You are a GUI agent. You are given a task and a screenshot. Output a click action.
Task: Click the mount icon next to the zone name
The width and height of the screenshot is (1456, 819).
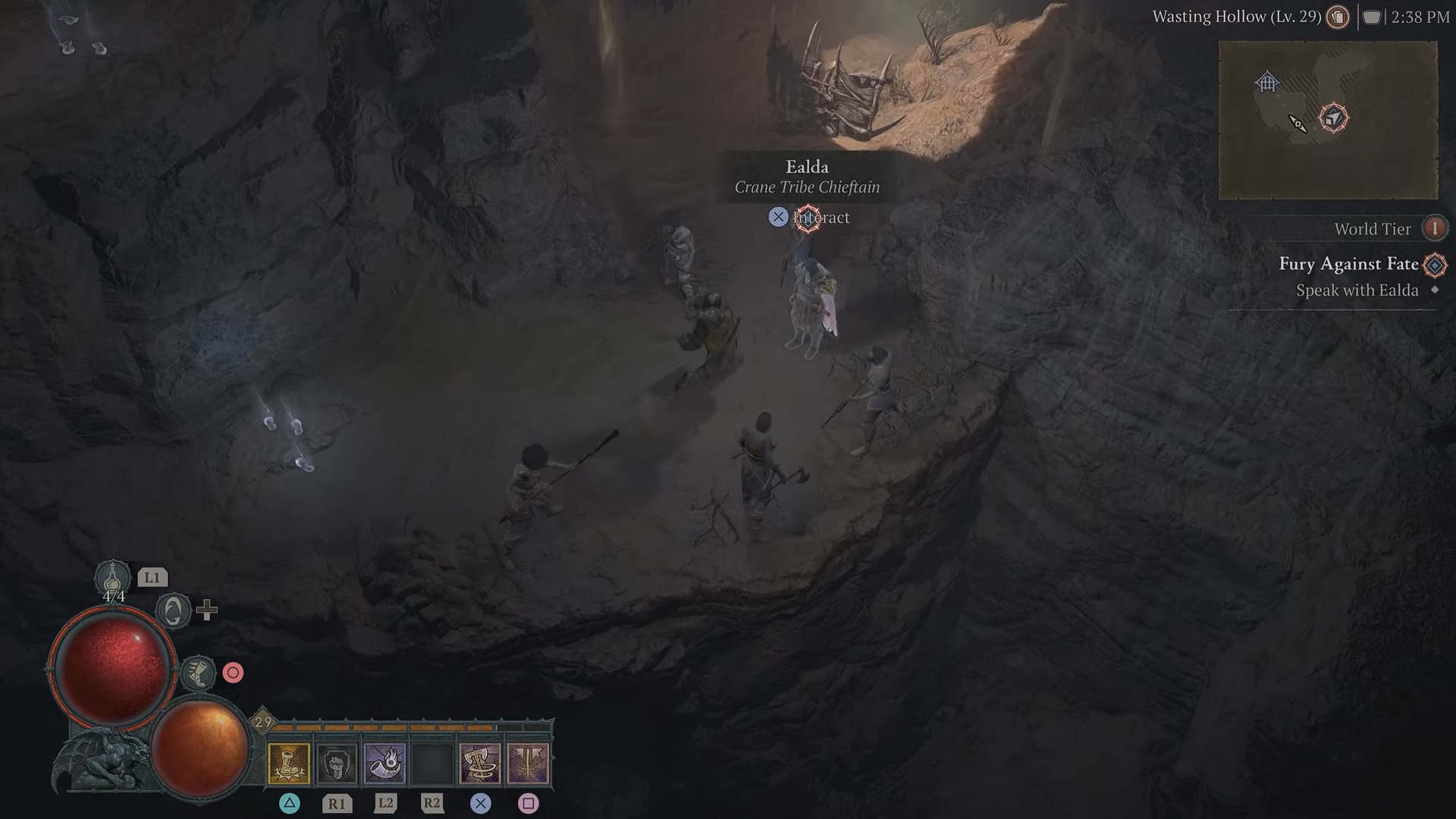1337,17
